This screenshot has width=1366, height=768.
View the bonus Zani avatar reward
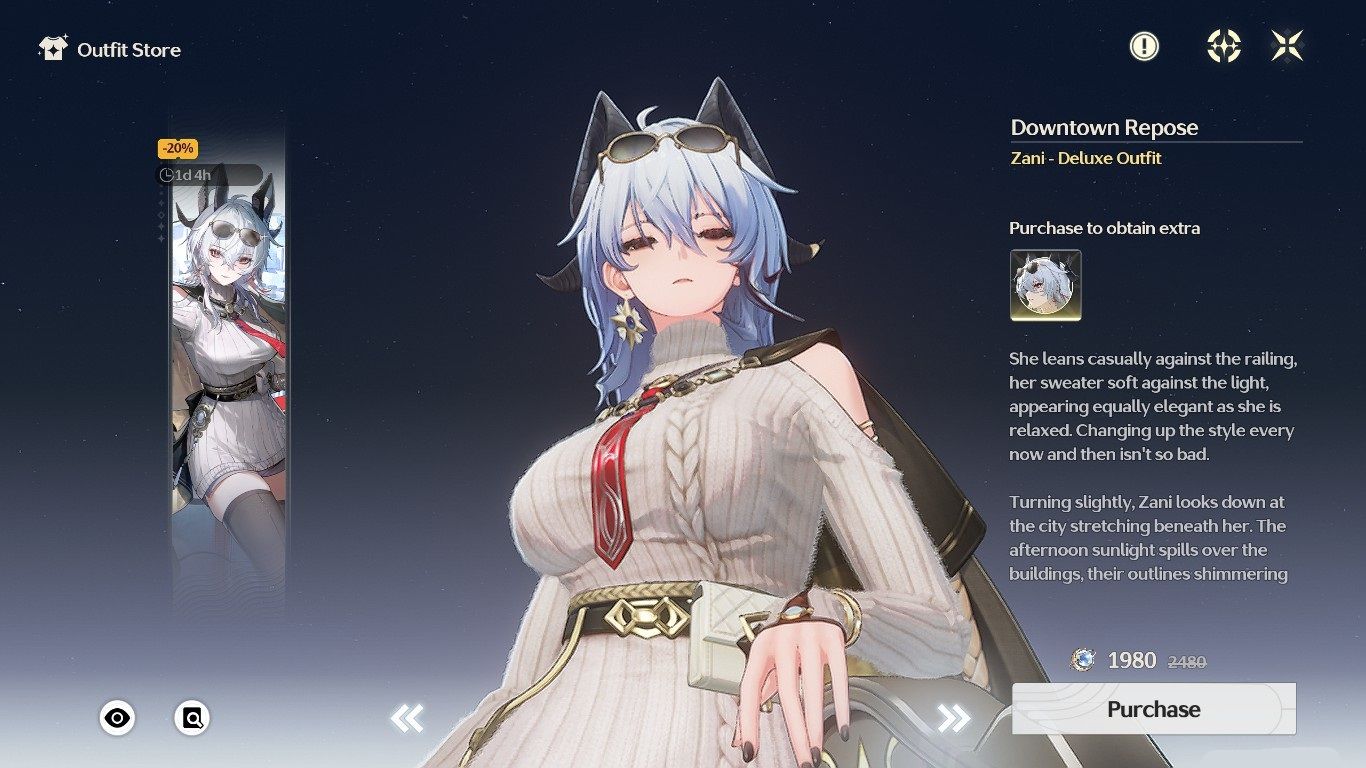coord(1045,285)
